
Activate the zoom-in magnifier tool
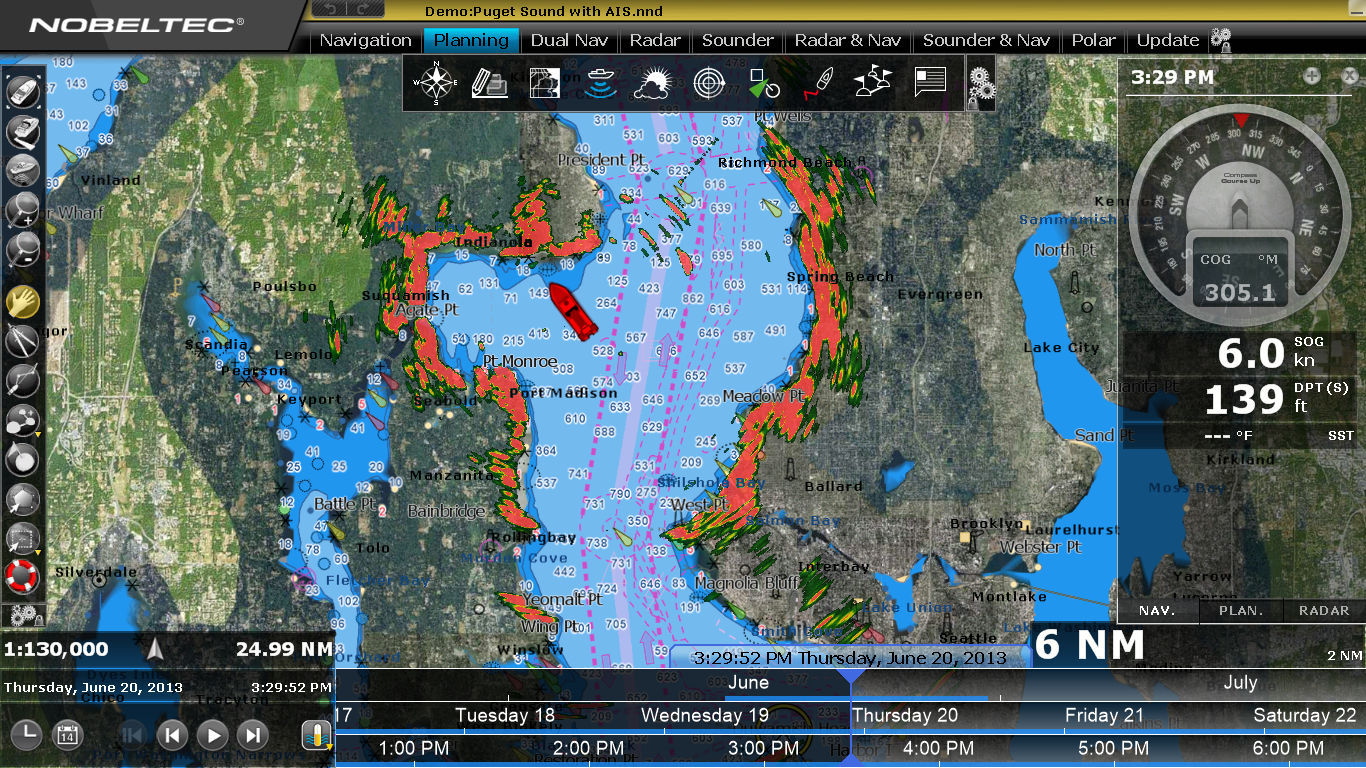pyautogui.click(x=24, y=212)
